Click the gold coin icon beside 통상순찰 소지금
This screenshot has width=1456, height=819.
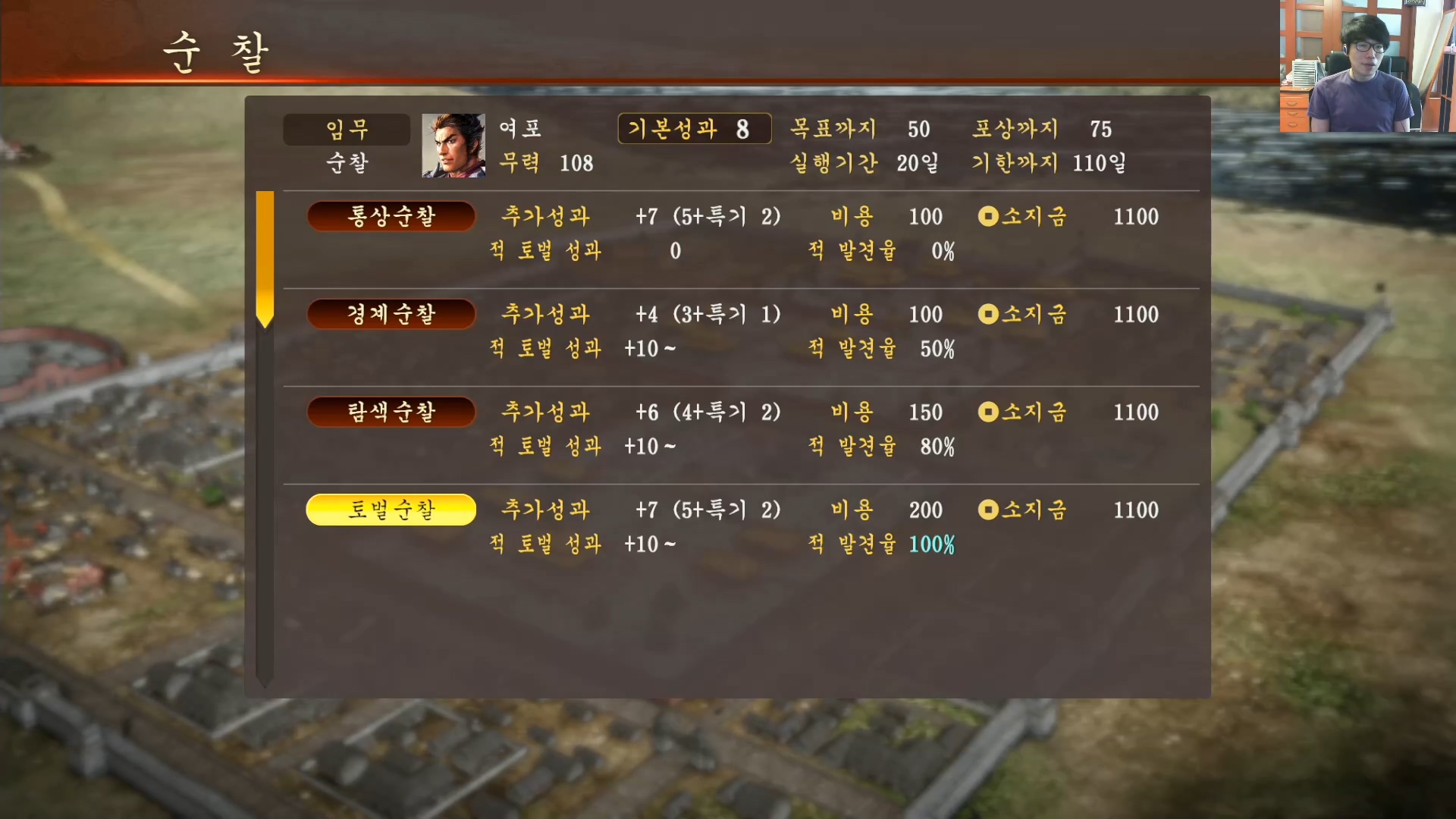coord(988,217)
